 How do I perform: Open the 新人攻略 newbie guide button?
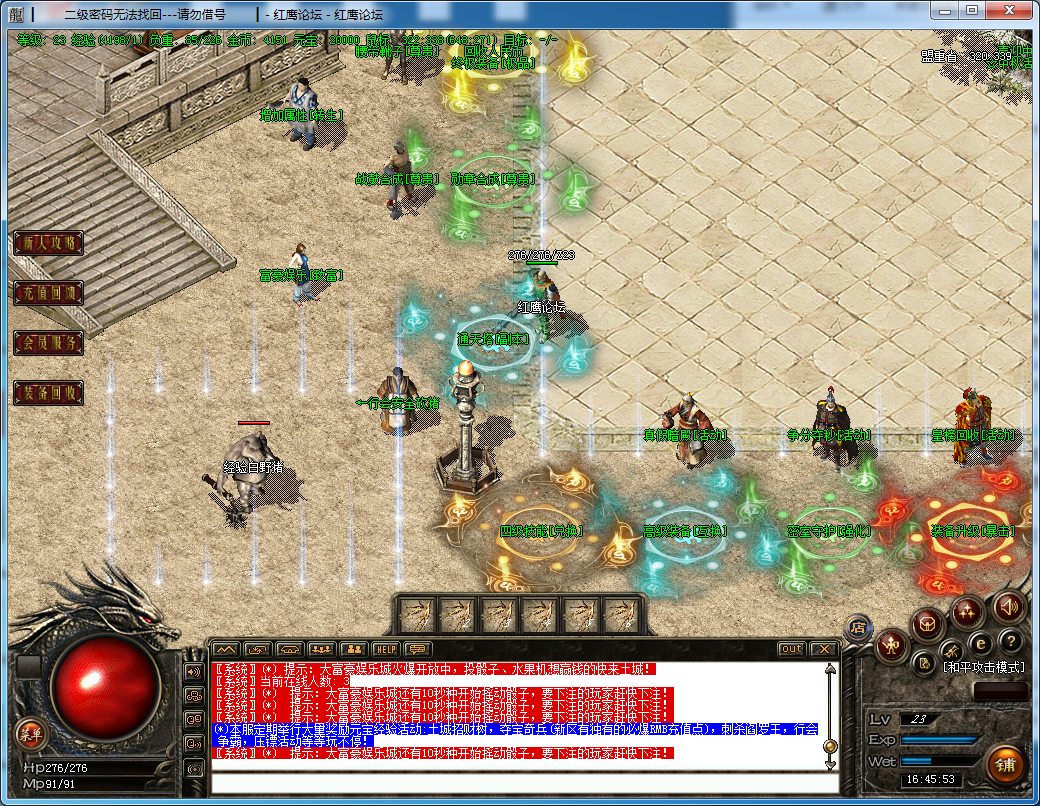[x=47, y=243]
